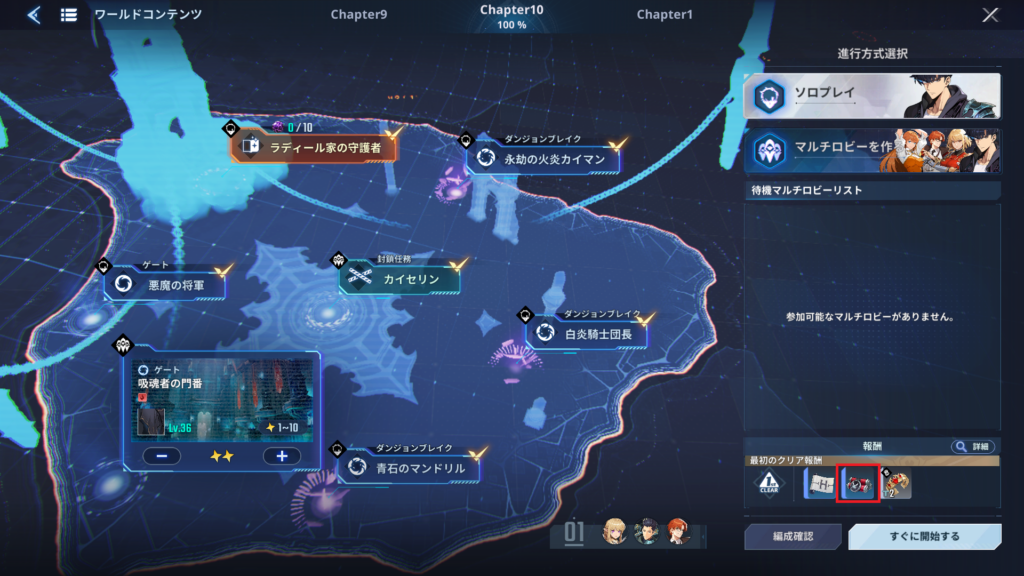
Task: Click すぐに開始する to start
Action: point(924,537)
